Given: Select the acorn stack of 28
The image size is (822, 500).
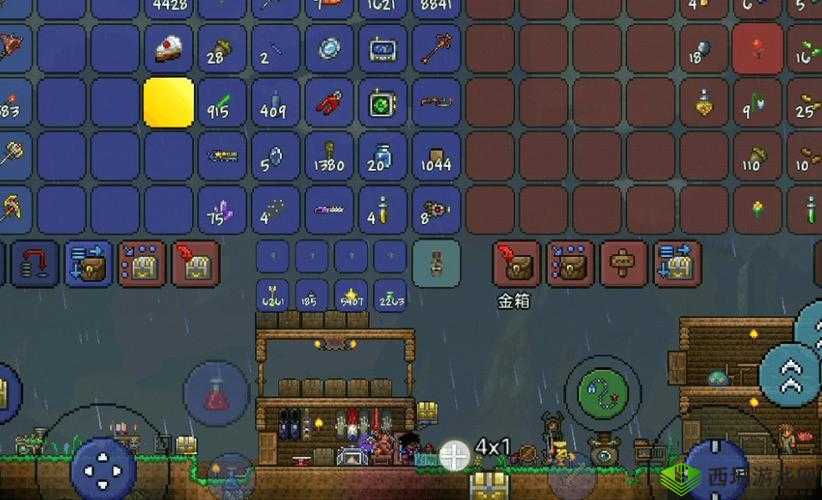Looking at the screenshot, I should pyautogui.click(x=222, y=48).
